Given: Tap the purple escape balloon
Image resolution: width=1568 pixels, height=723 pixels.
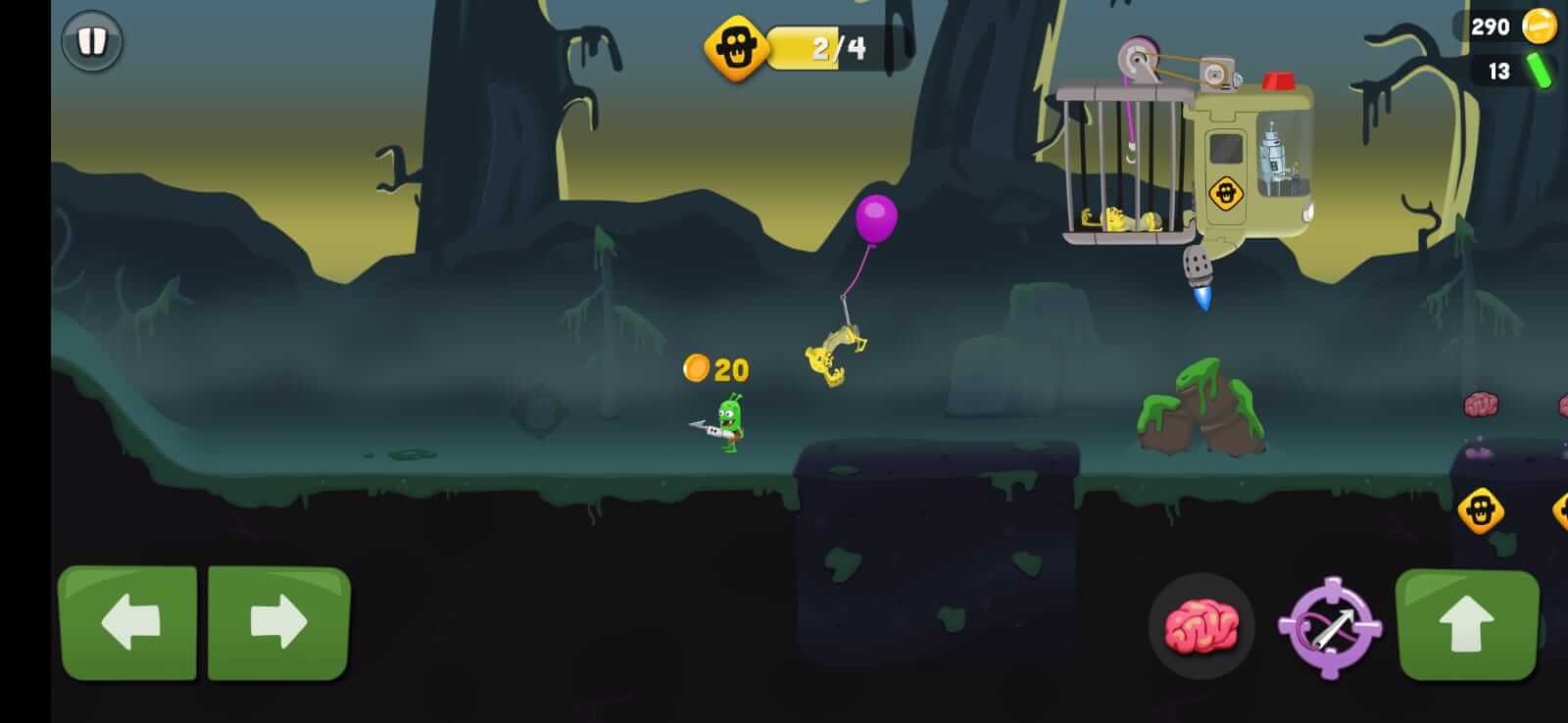Looking at the screenshot, I should tap(875, 219).
